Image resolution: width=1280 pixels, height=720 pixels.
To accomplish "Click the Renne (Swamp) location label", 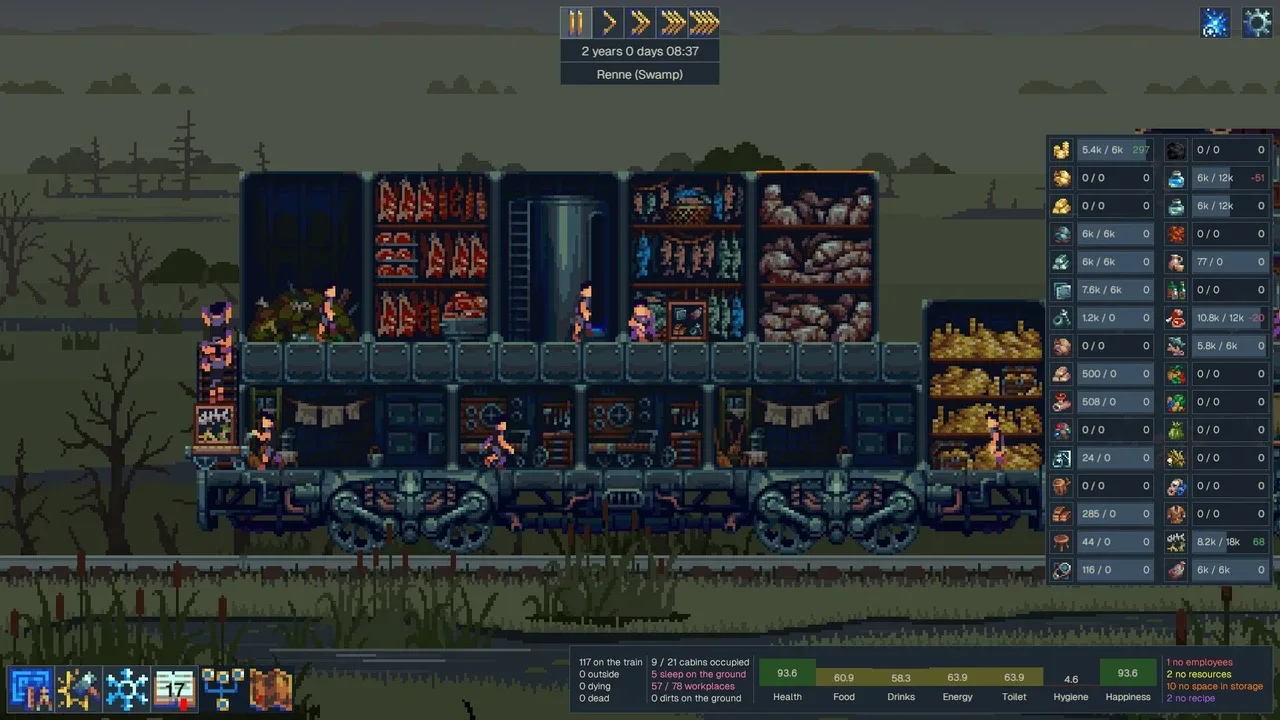I will point(639,74).
